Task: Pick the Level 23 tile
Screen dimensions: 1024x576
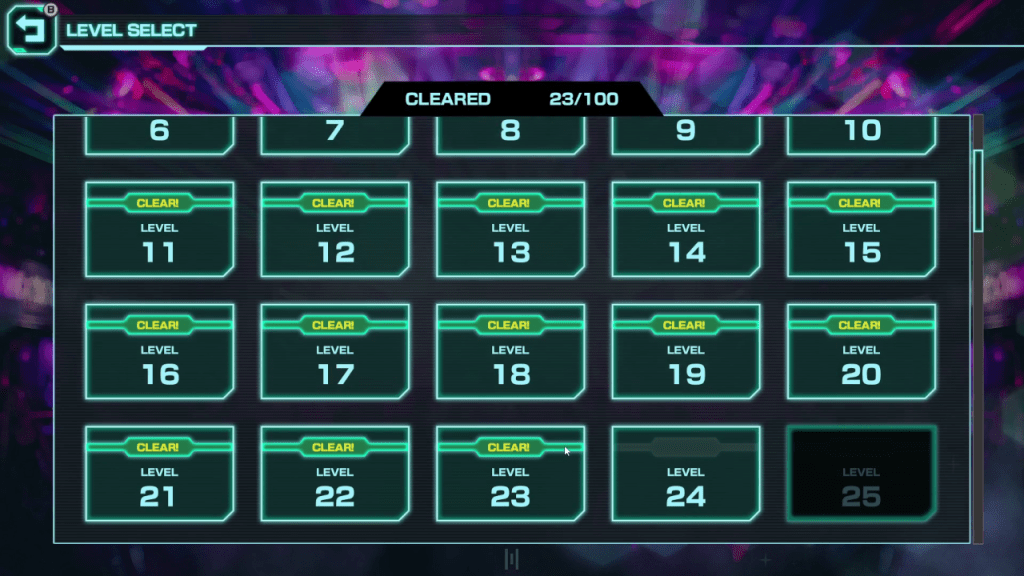Action: (510, 474)
